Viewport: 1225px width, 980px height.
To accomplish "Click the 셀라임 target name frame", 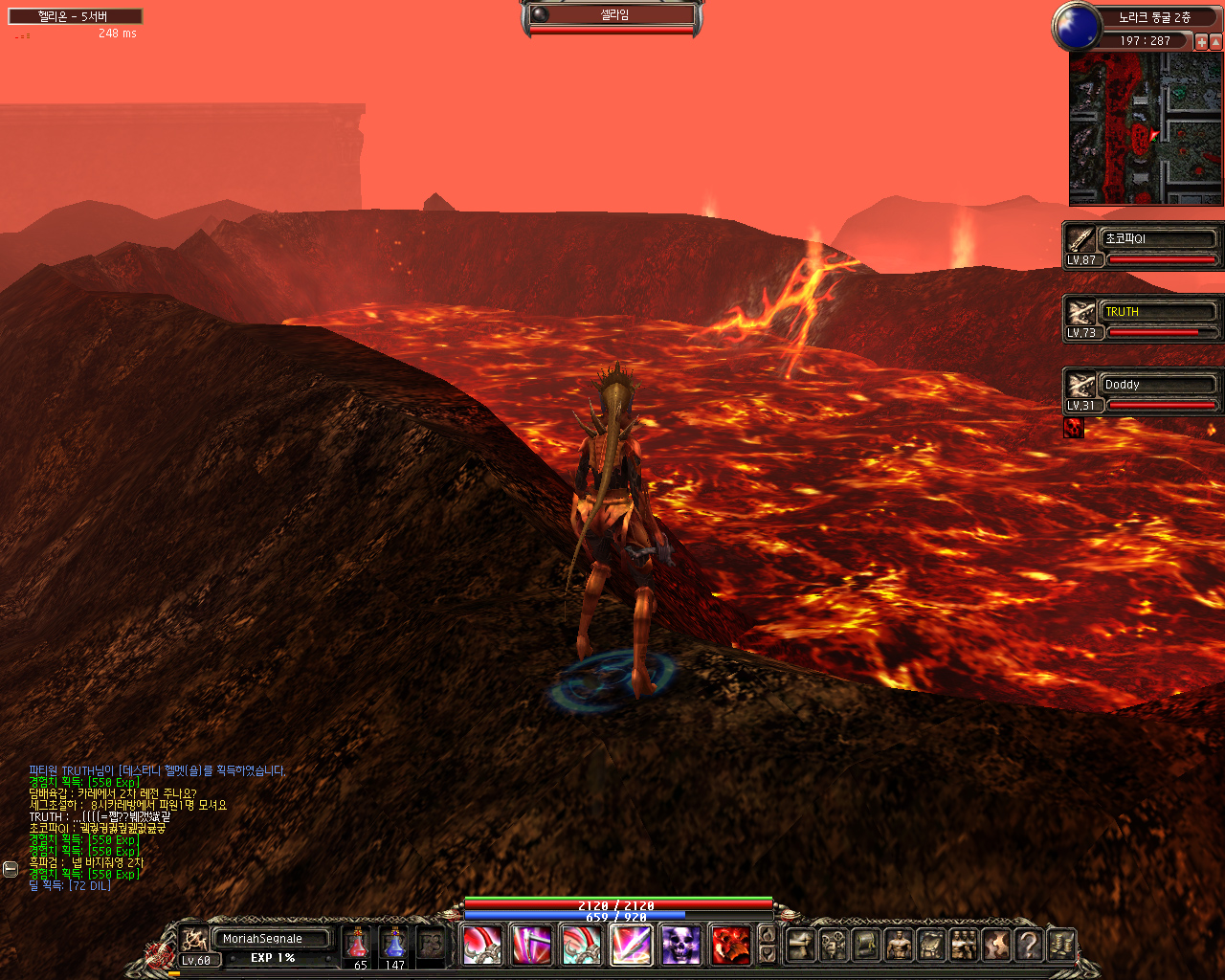I will pos(612,15).
